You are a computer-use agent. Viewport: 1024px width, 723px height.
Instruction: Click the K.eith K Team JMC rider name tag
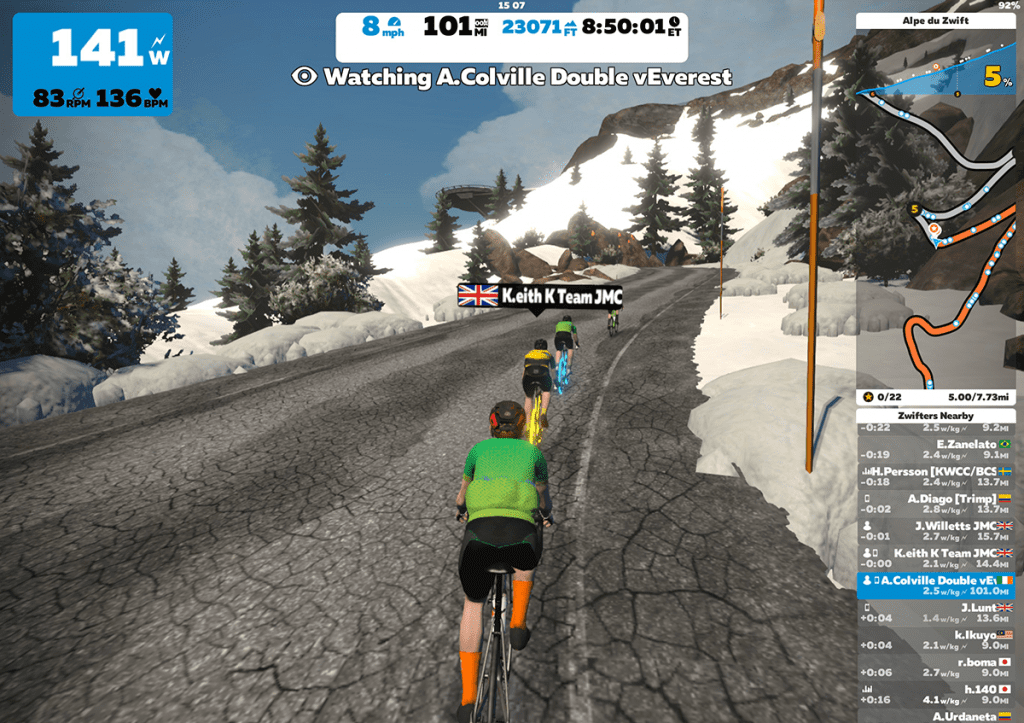pos(540,295)
